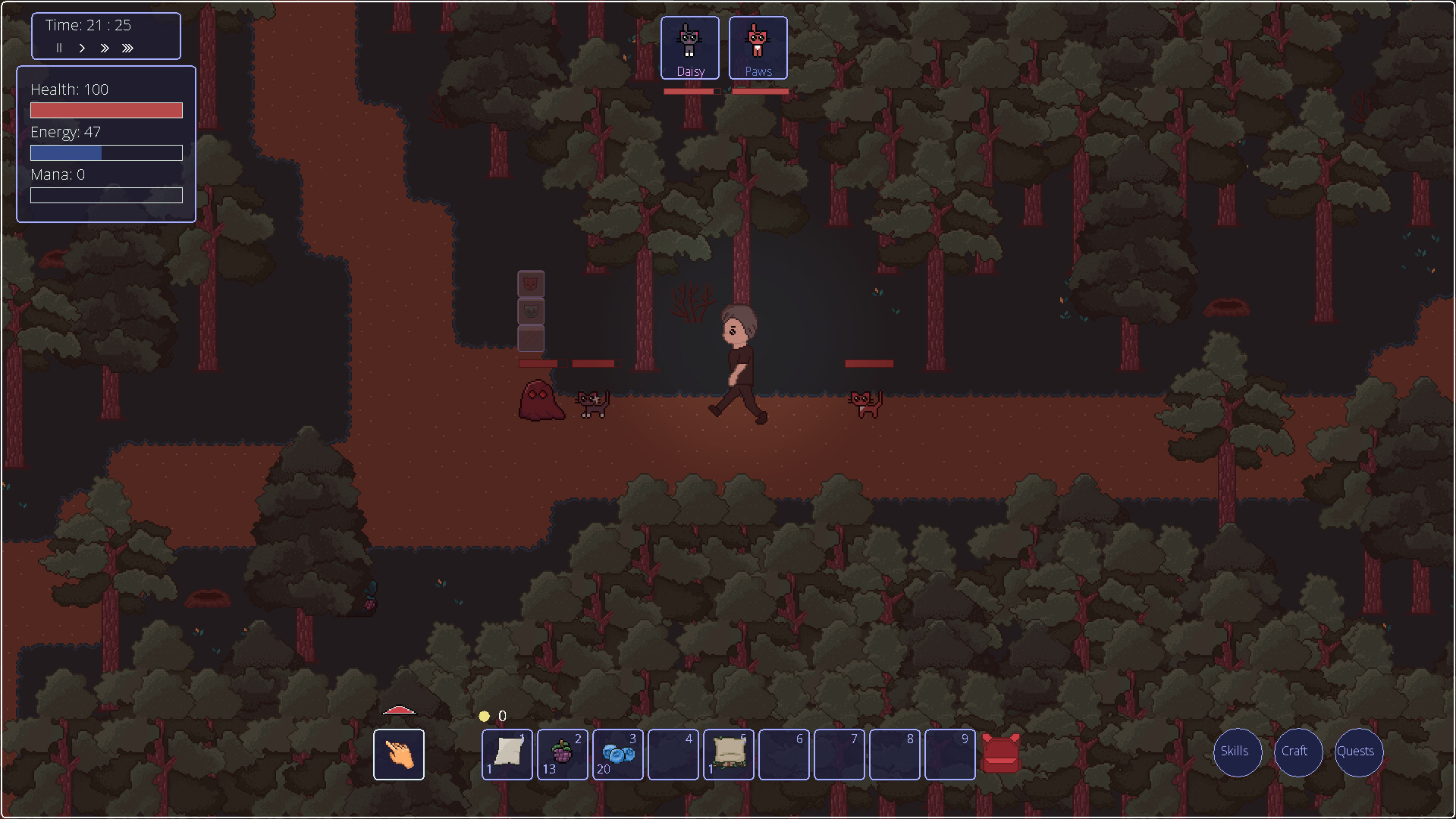
Task: Pause the game time
Action: click(x=59, y=48)
